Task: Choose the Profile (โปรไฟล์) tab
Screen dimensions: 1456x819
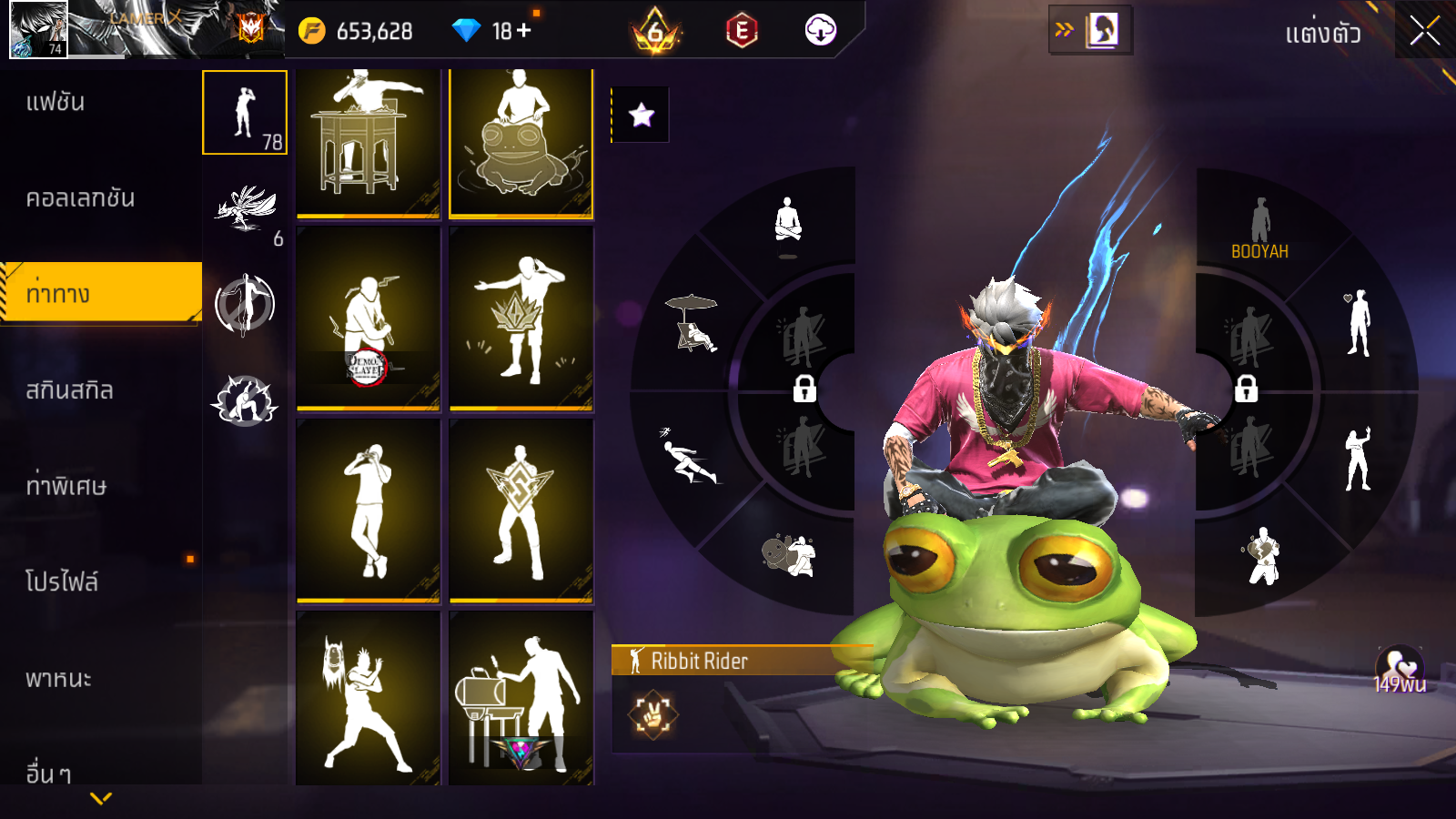Action: click(62, 581)
